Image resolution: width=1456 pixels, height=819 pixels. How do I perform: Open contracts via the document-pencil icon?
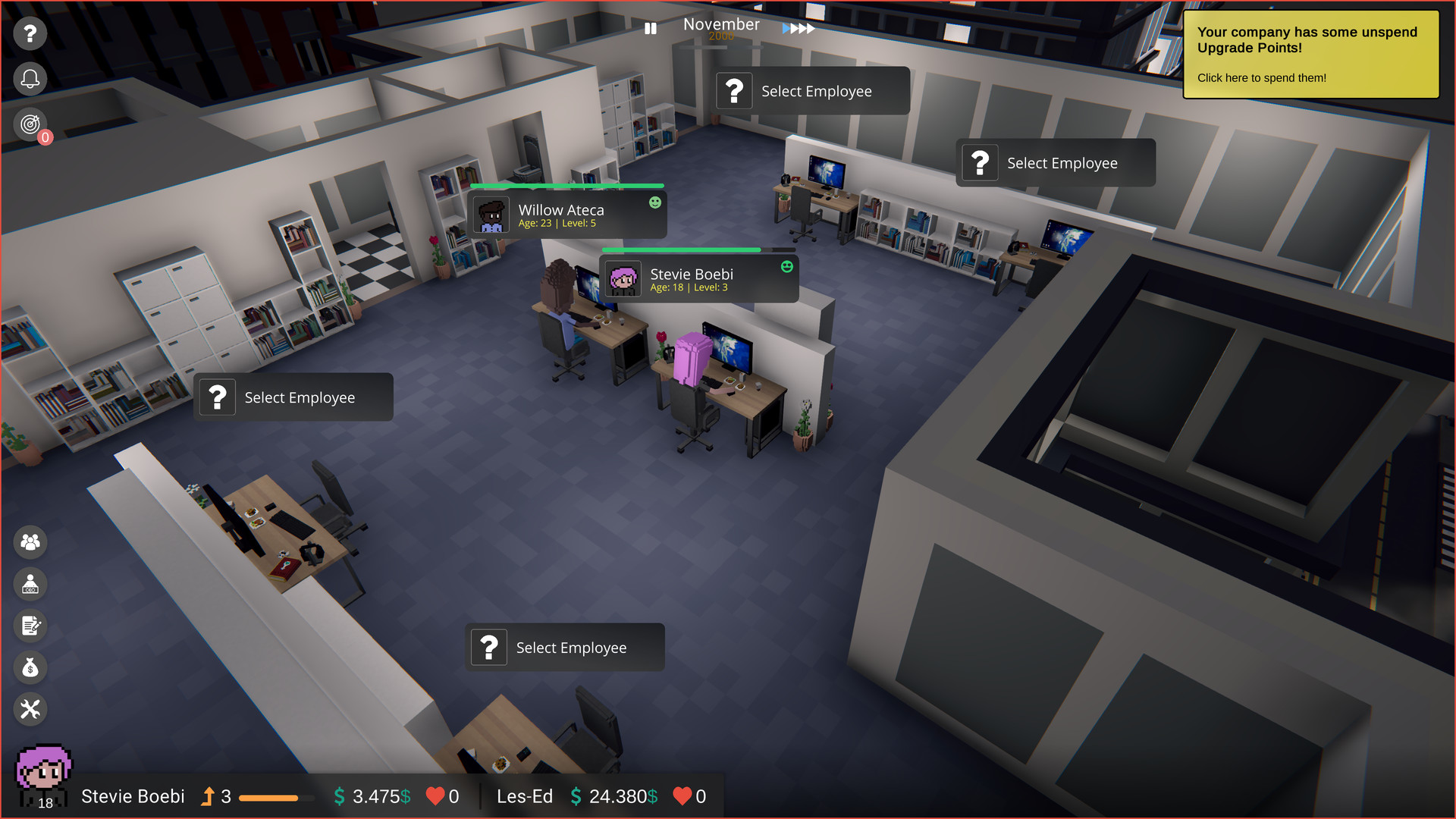point(30,626)
